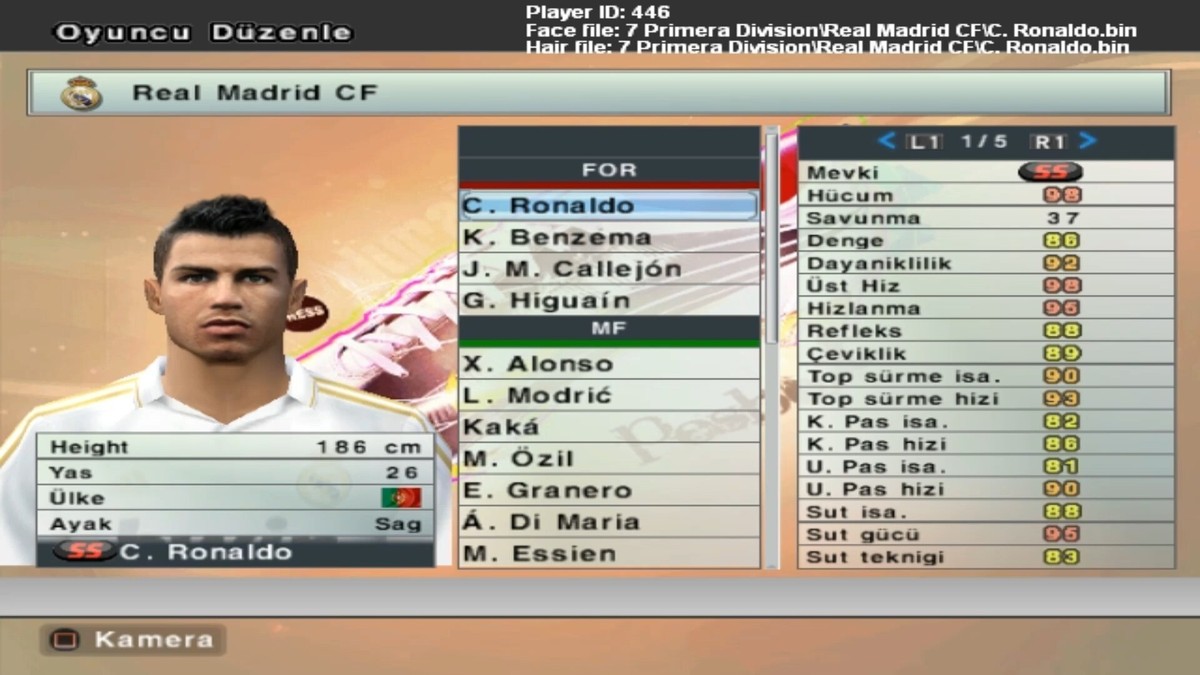The image size is (1200, 675).
Task: Select G. Higuaín from the roster
Action: 608,301
